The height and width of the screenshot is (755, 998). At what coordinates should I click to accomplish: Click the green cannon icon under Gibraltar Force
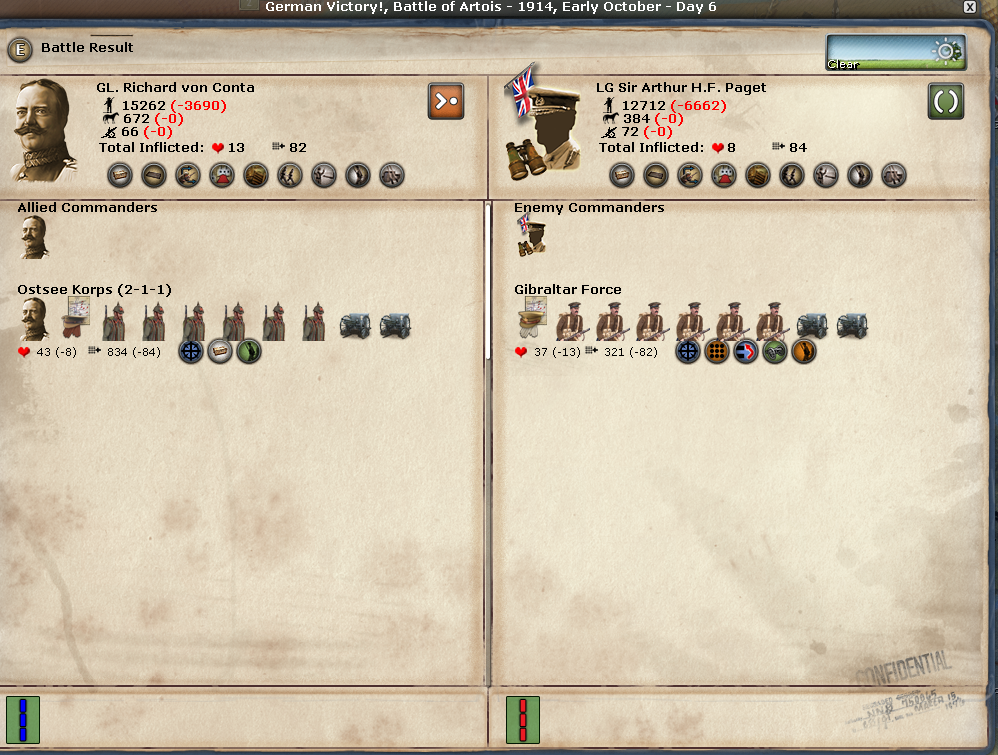click(x=775, y=352)
